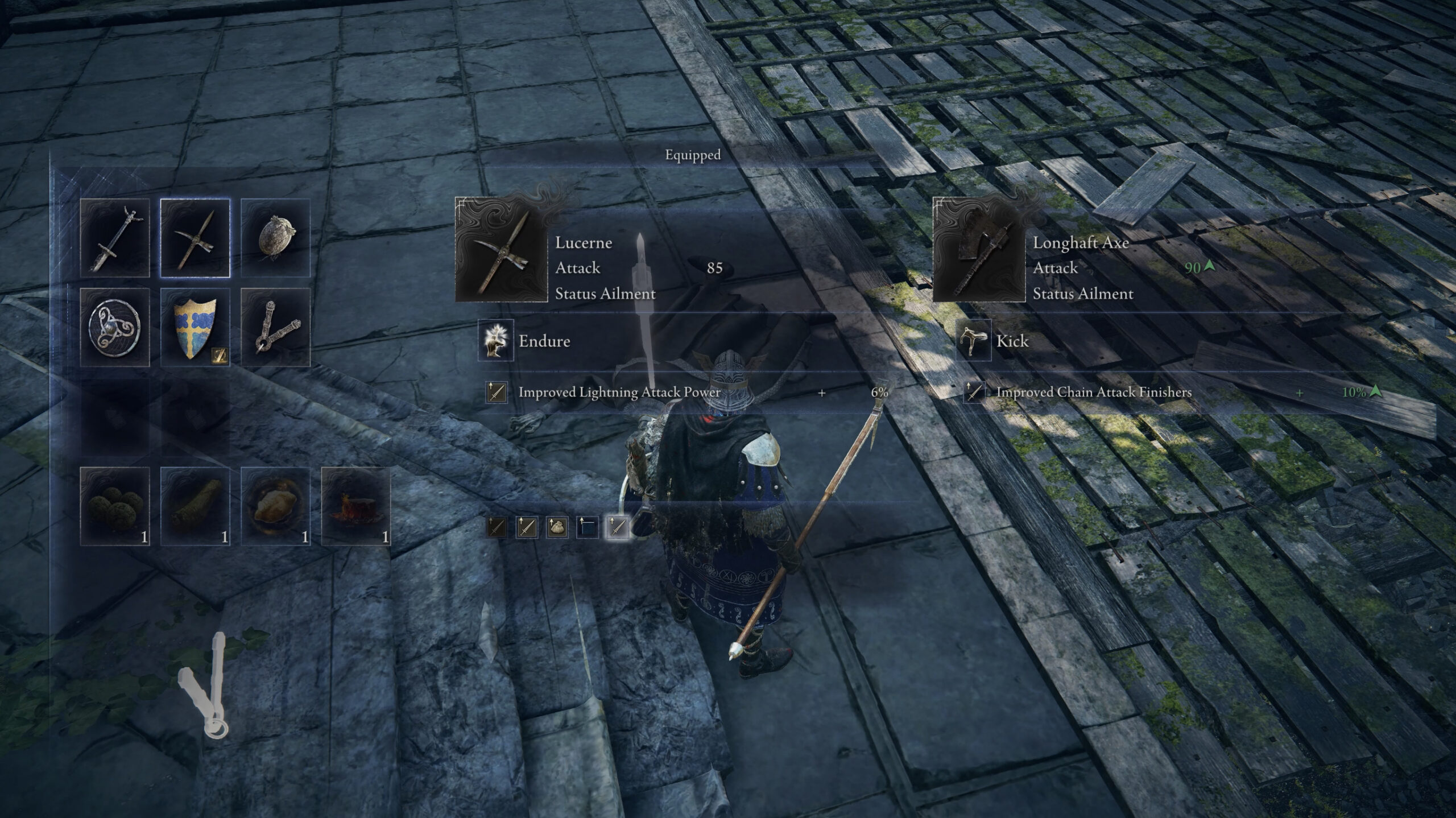Select the greatsword weapon slot

click(x=115, y=238)
